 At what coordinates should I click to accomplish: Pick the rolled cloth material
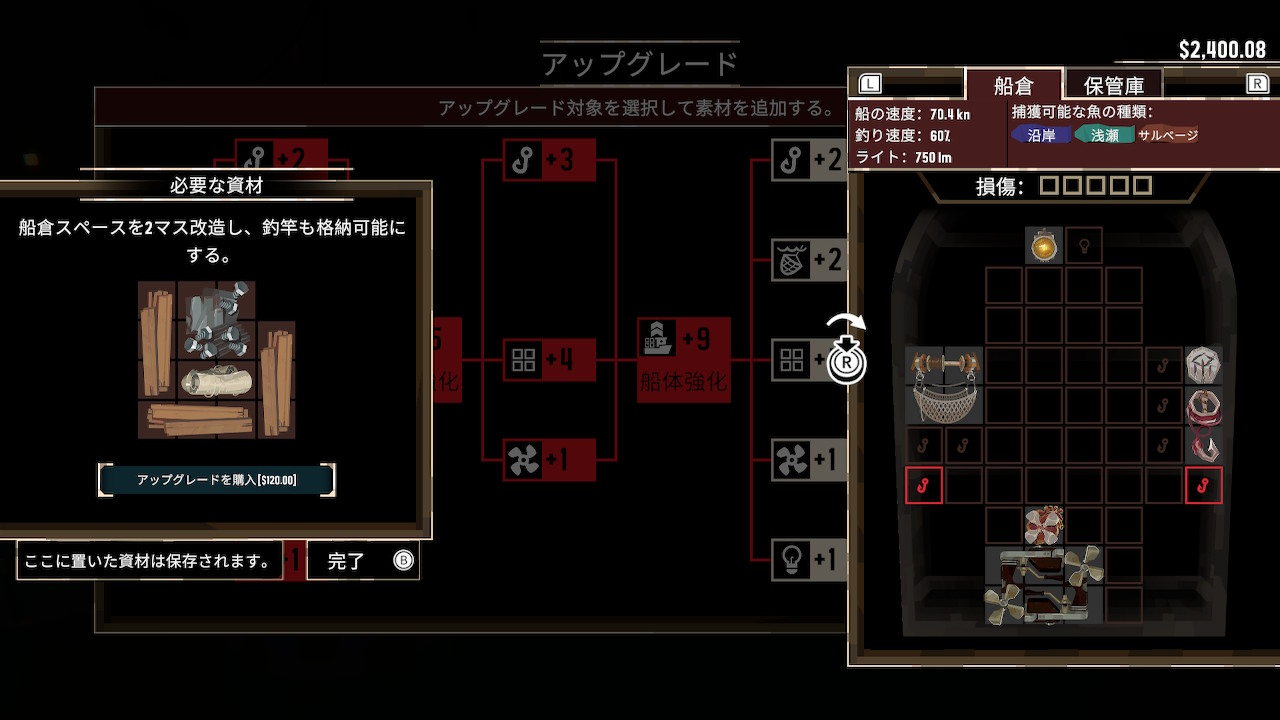click(217, 380)
